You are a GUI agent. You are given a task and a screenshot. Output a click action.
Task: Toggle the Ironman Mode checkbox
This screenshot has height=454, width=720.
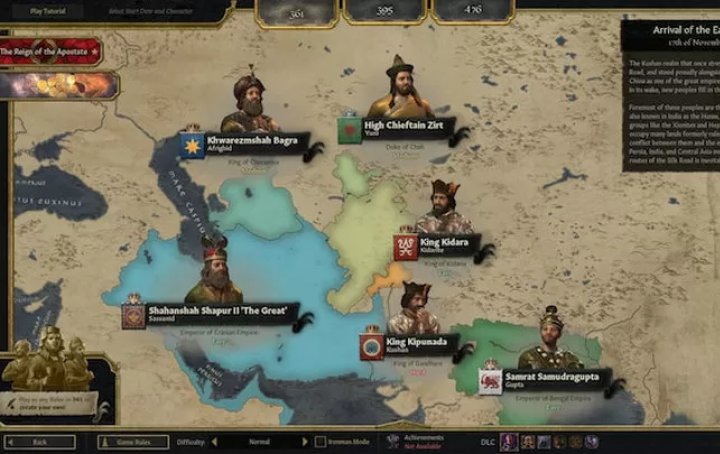coord(320,441)
